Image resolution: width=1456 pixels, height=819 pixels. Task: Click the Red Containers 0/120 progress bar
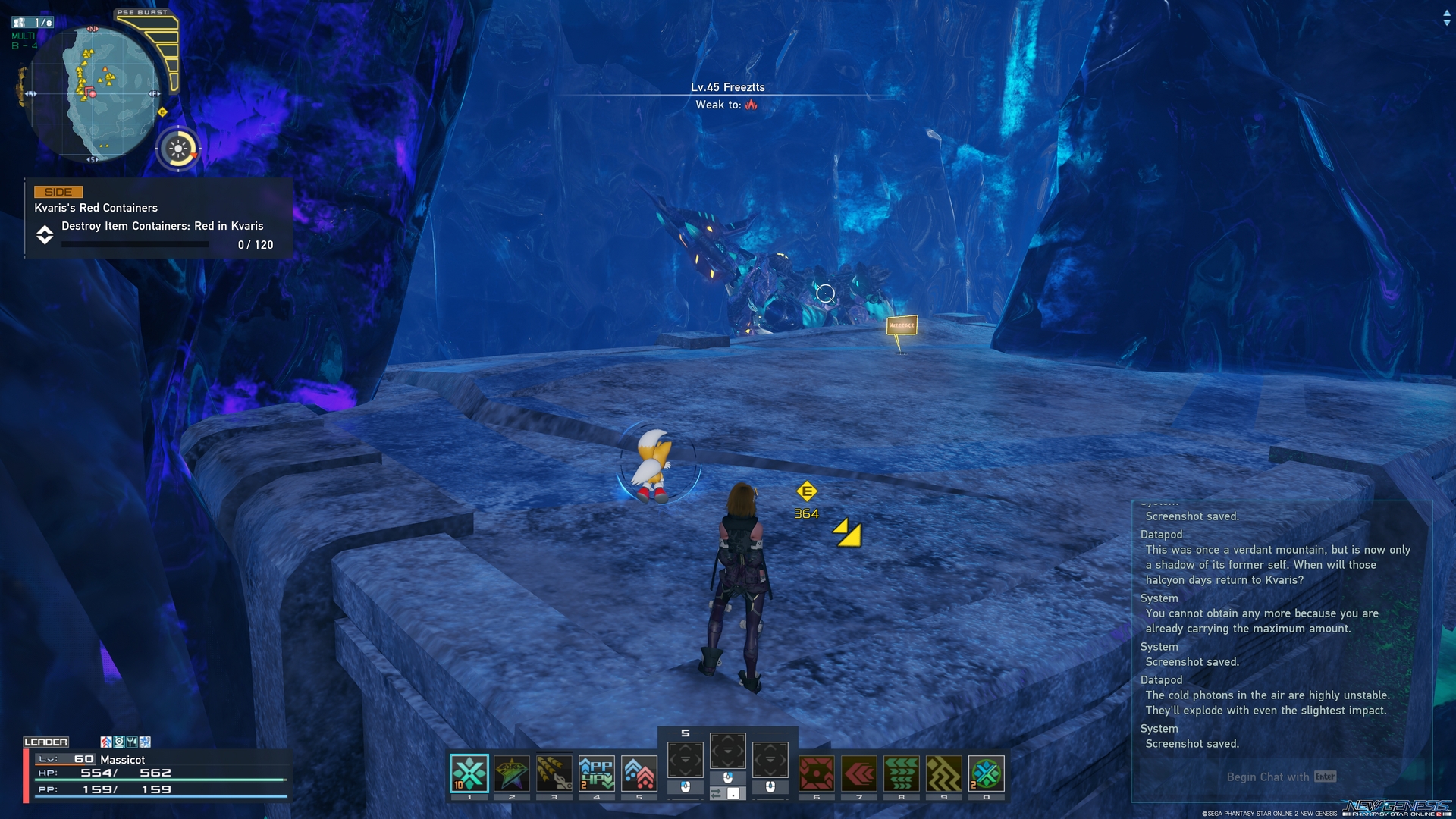click(x=135, y=244)
